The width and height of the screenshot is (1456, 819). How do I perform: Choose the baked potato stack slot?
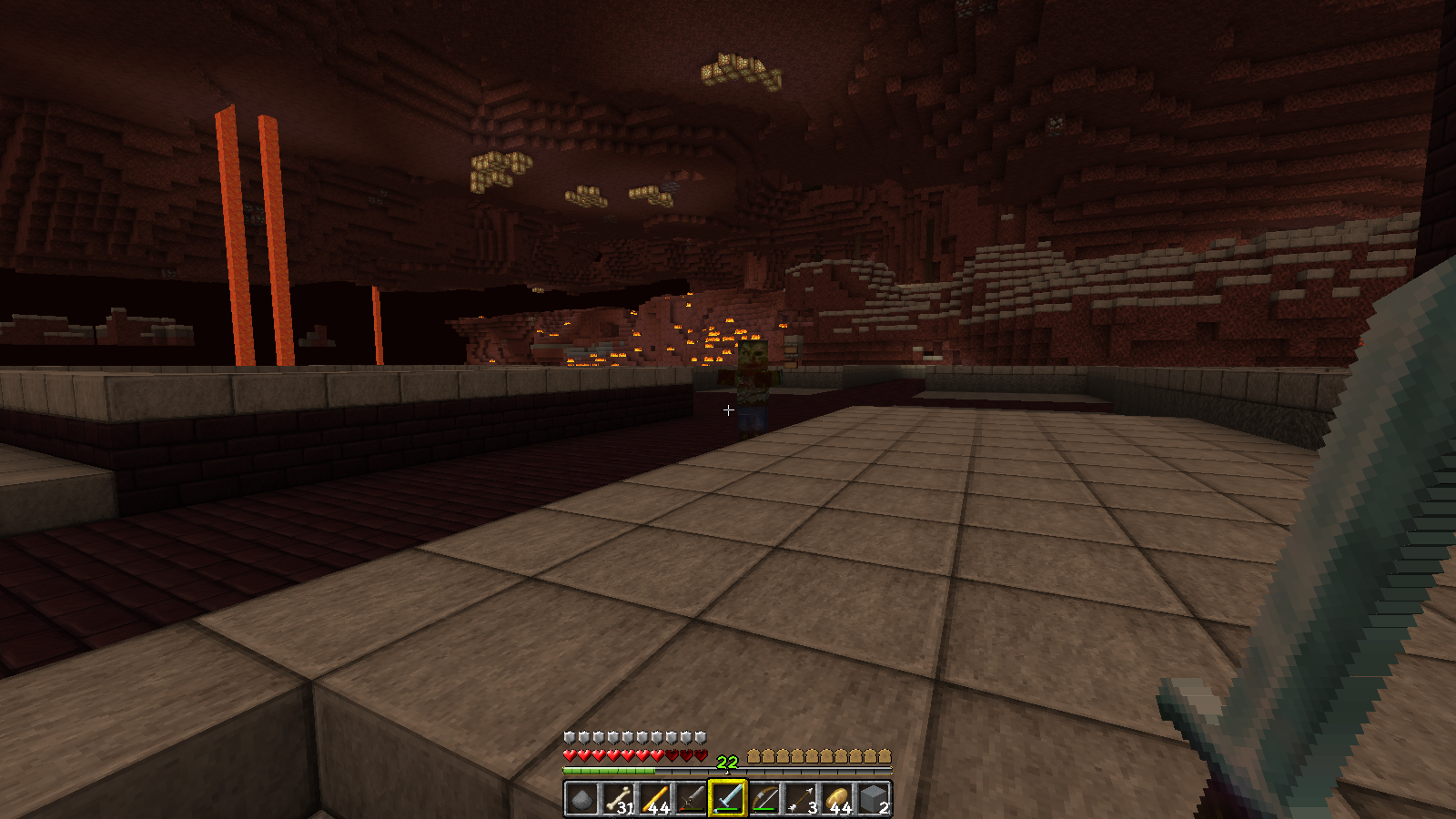(836, 799)
